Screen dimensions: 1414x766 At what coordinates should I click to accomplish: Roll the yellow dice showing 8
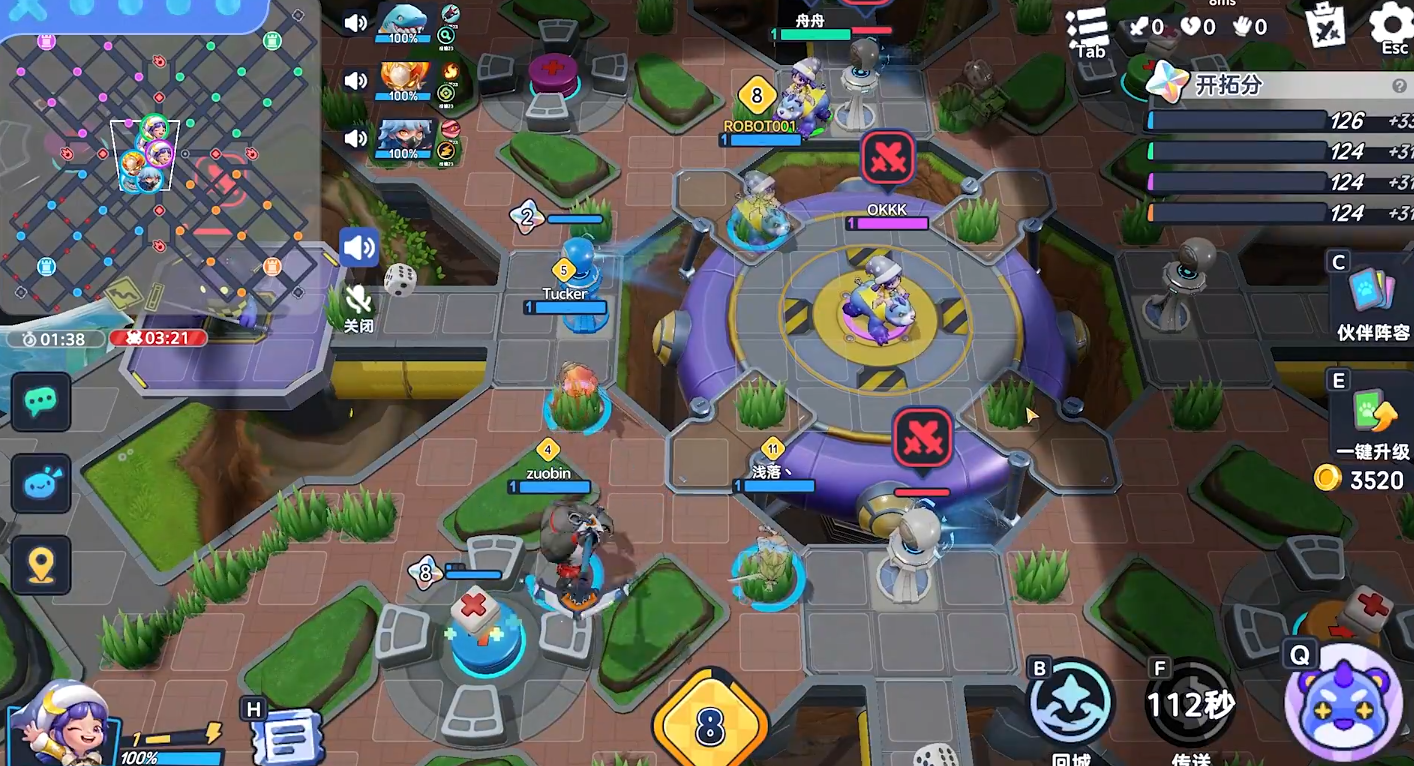[709, 724]
